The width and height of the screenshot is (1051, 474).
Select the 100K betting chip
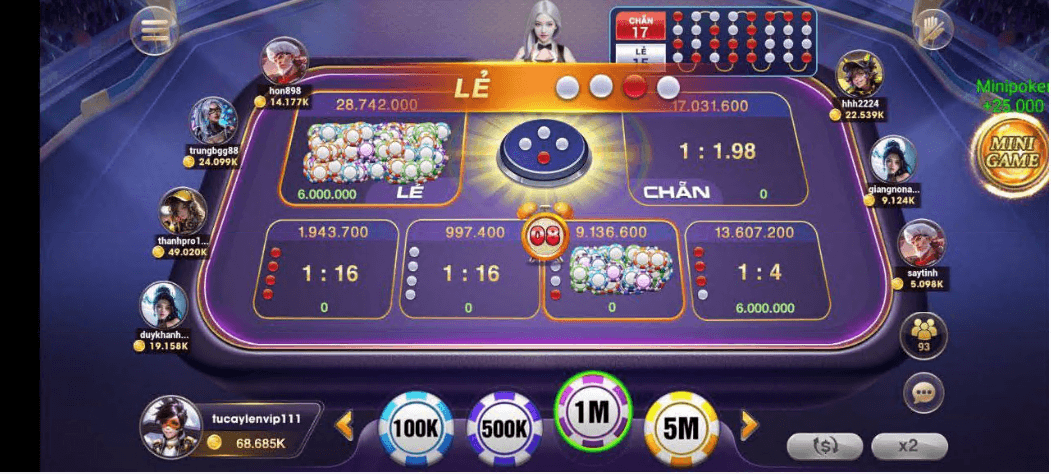[x=415, y=428]
